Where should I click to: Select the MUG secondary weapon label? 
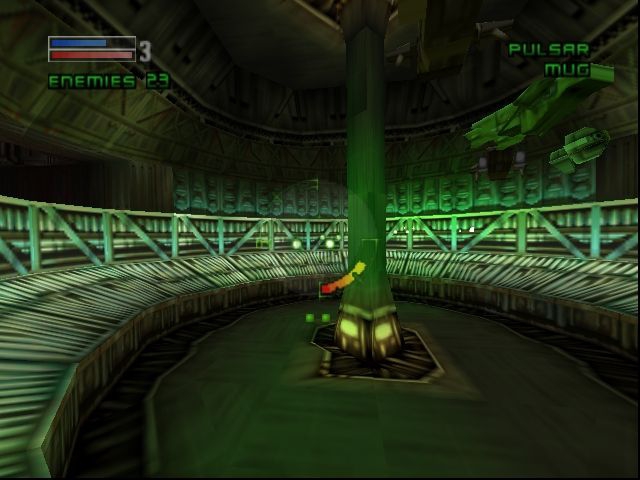tap(566, 70)
